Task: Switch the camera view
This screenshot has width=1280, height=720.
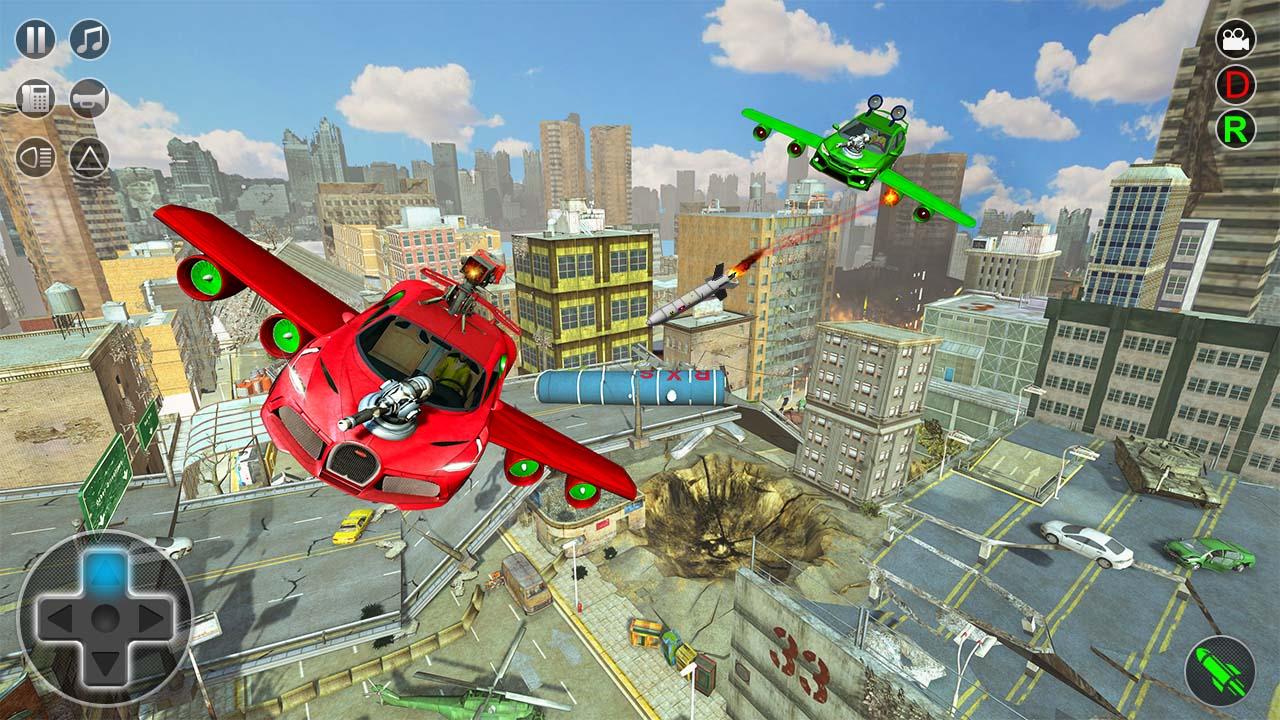Action: click(1236, 40)
